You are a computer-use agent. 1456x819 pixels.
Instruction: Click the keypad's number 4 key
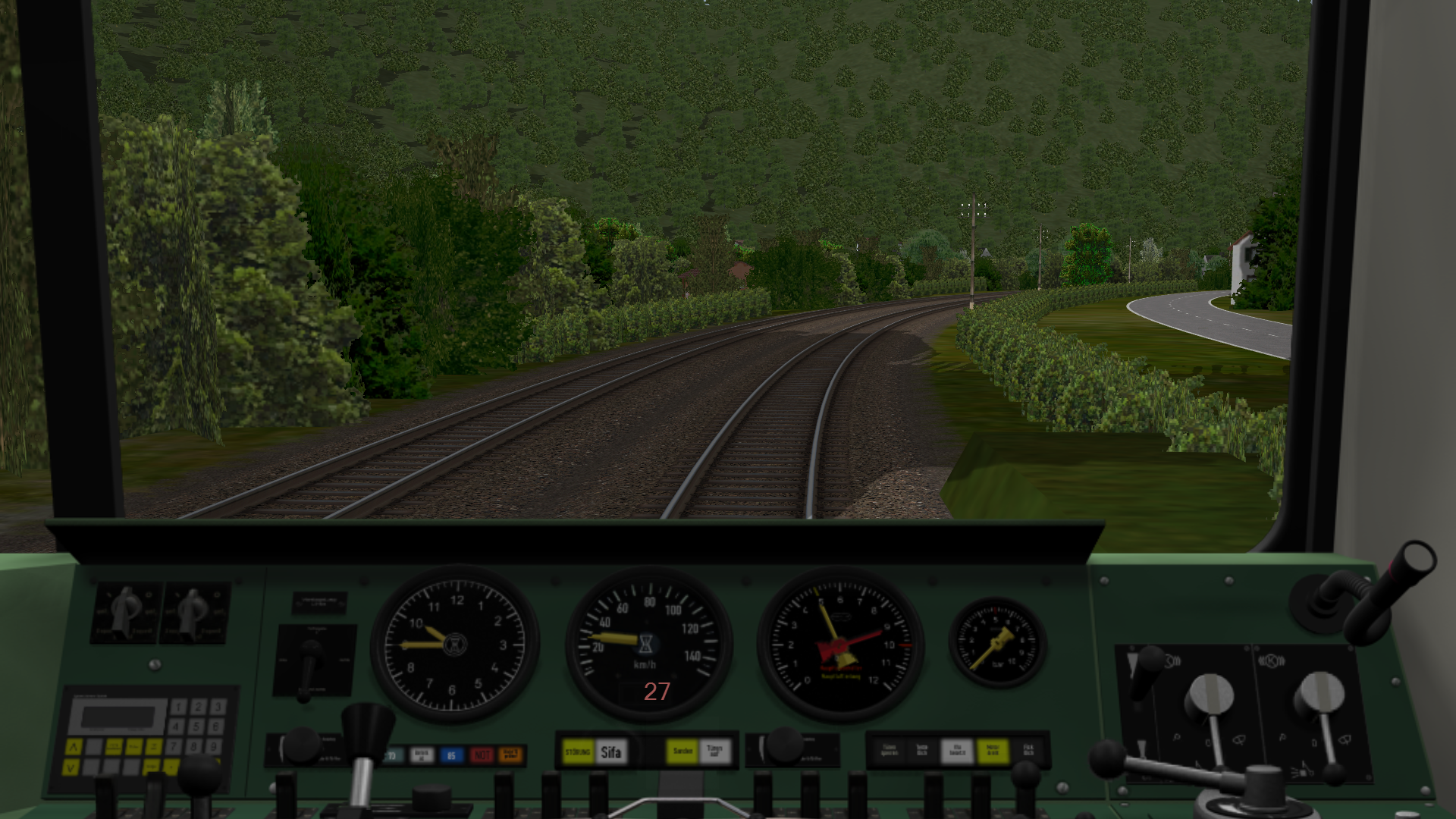(177, 726)
